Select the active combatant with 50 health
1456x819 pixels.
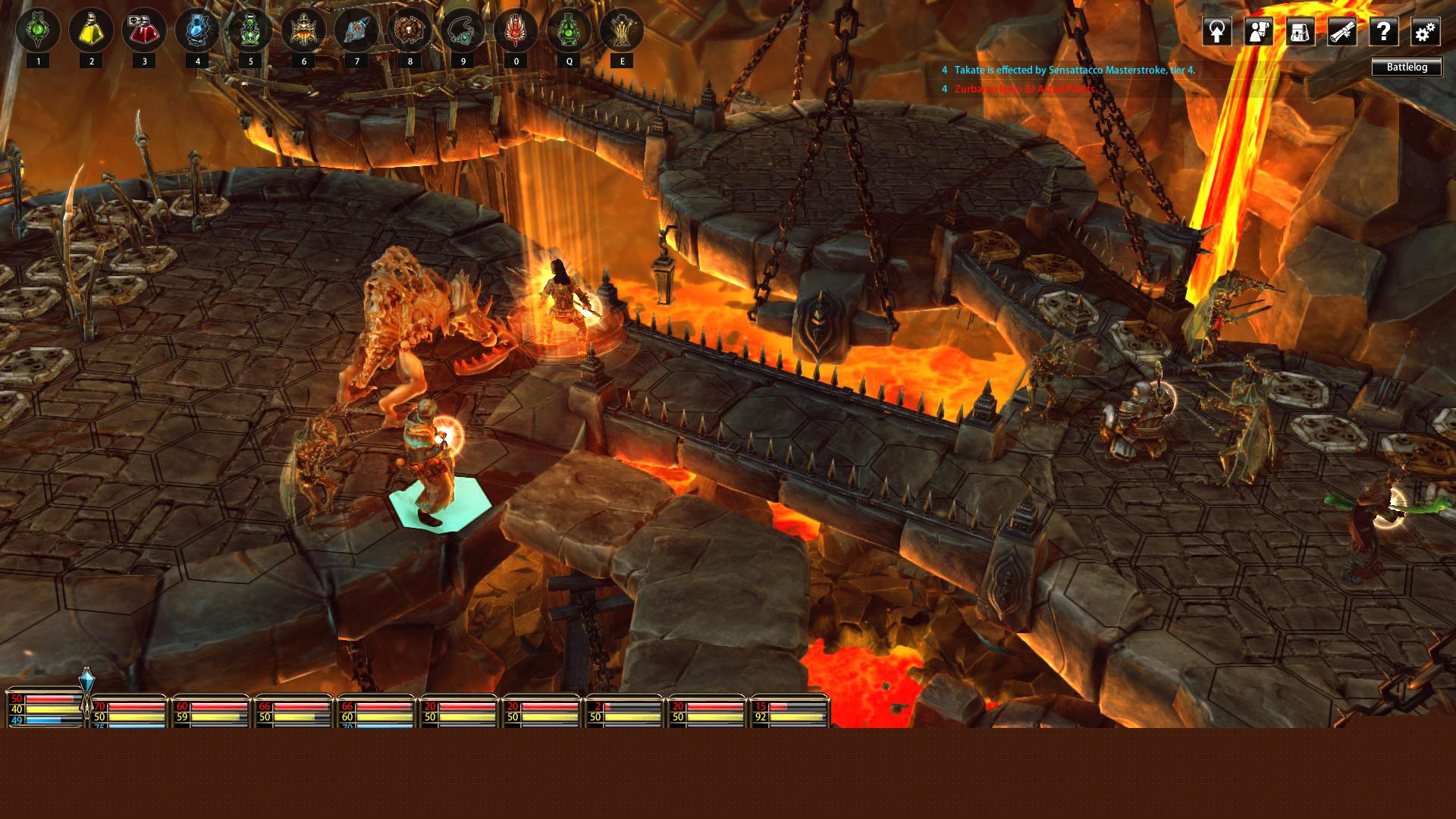pos(44,709)
